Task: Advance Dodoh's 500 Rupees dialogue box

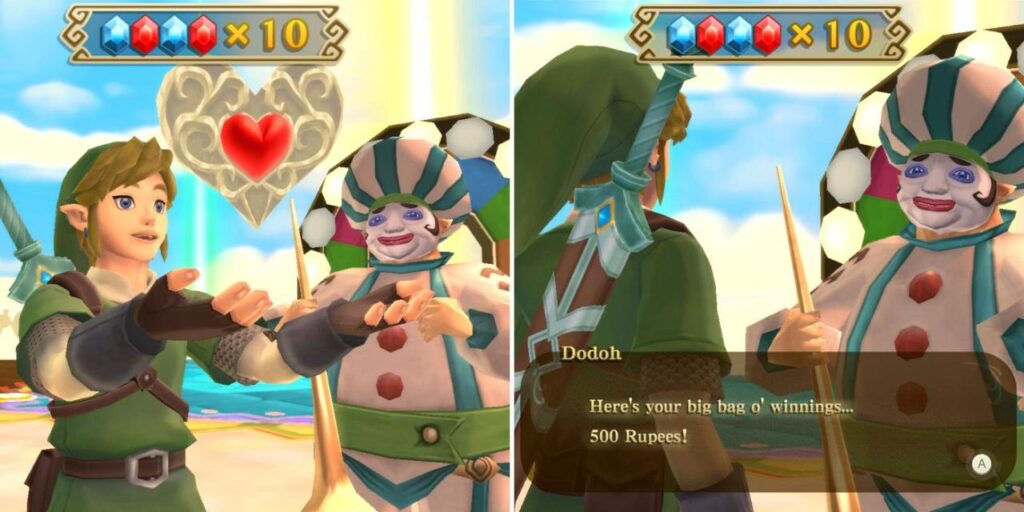Action: 981,463
